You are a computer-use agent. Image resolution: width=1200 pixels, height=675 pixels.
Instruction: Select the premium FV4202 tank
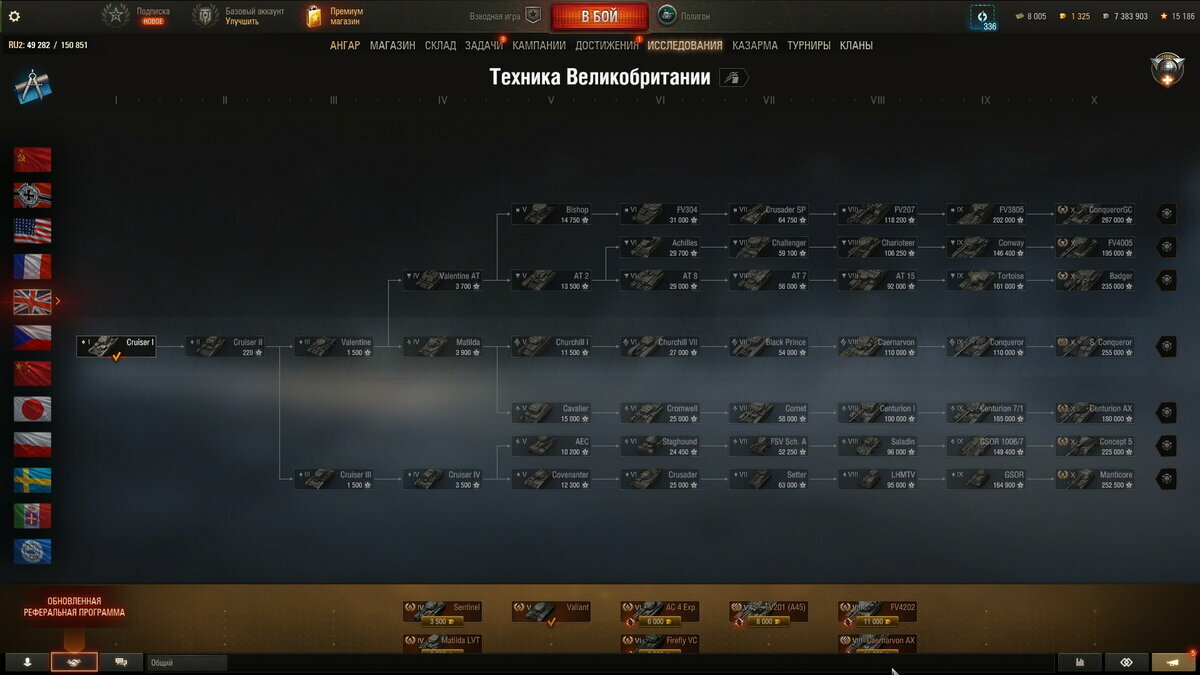pos(877,611)
